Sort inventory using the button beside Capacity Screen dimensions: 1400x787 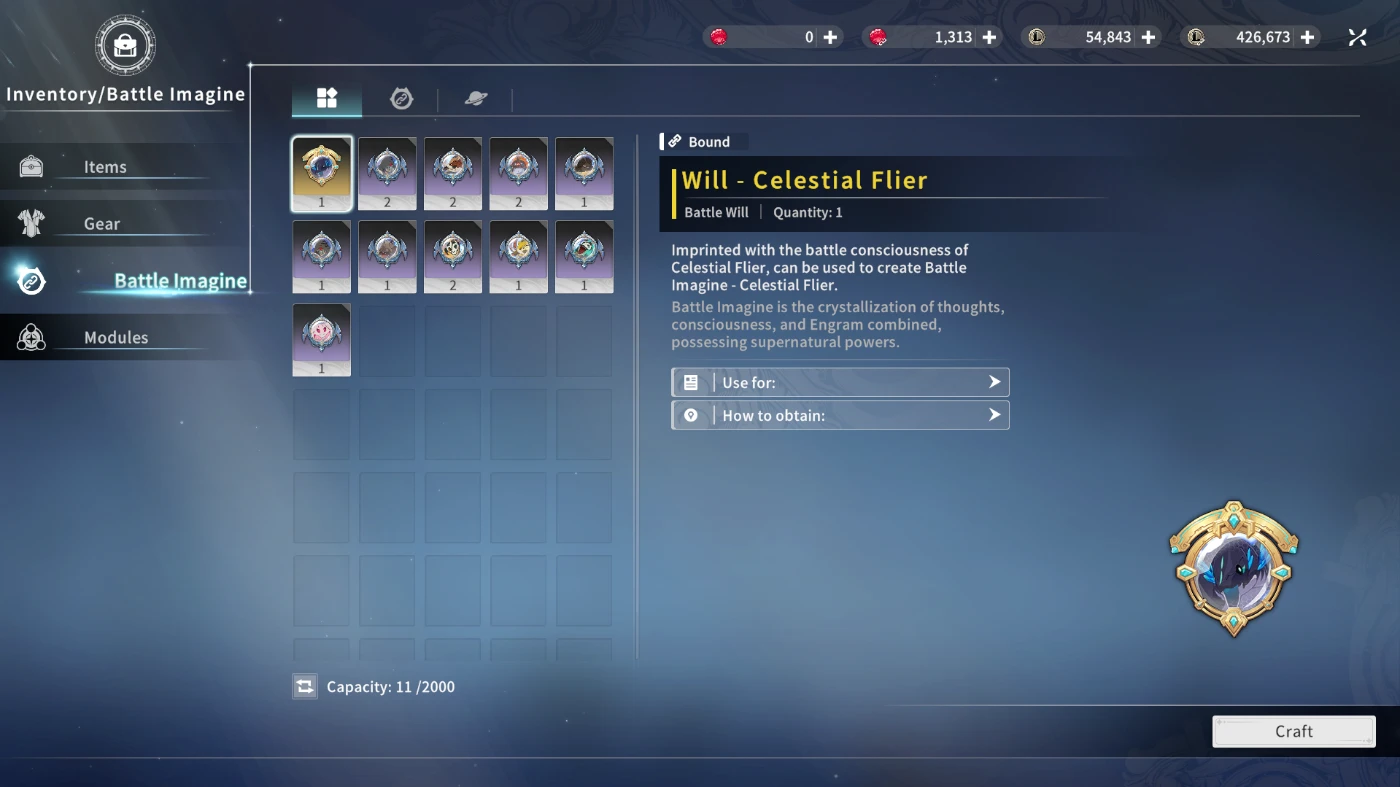(305, 687)
